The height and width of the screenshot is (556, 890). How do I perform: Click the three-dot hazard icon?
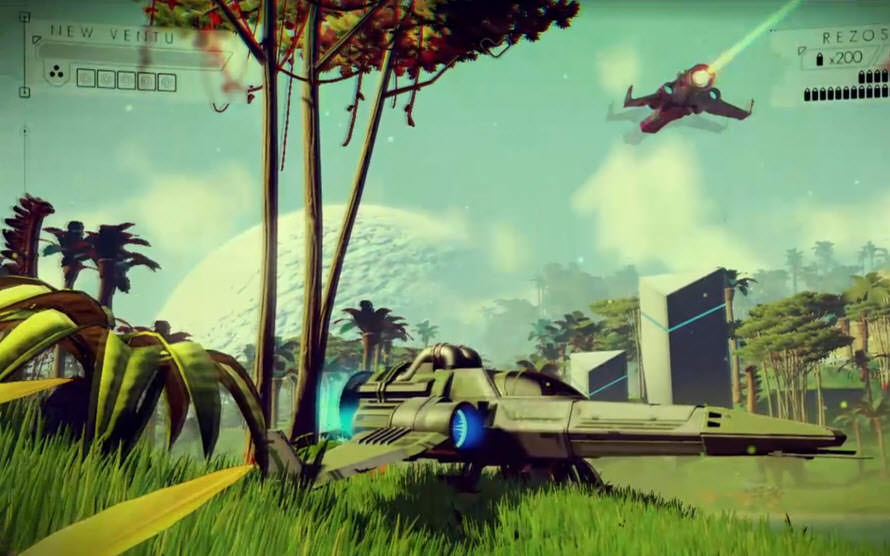point(56,73)
